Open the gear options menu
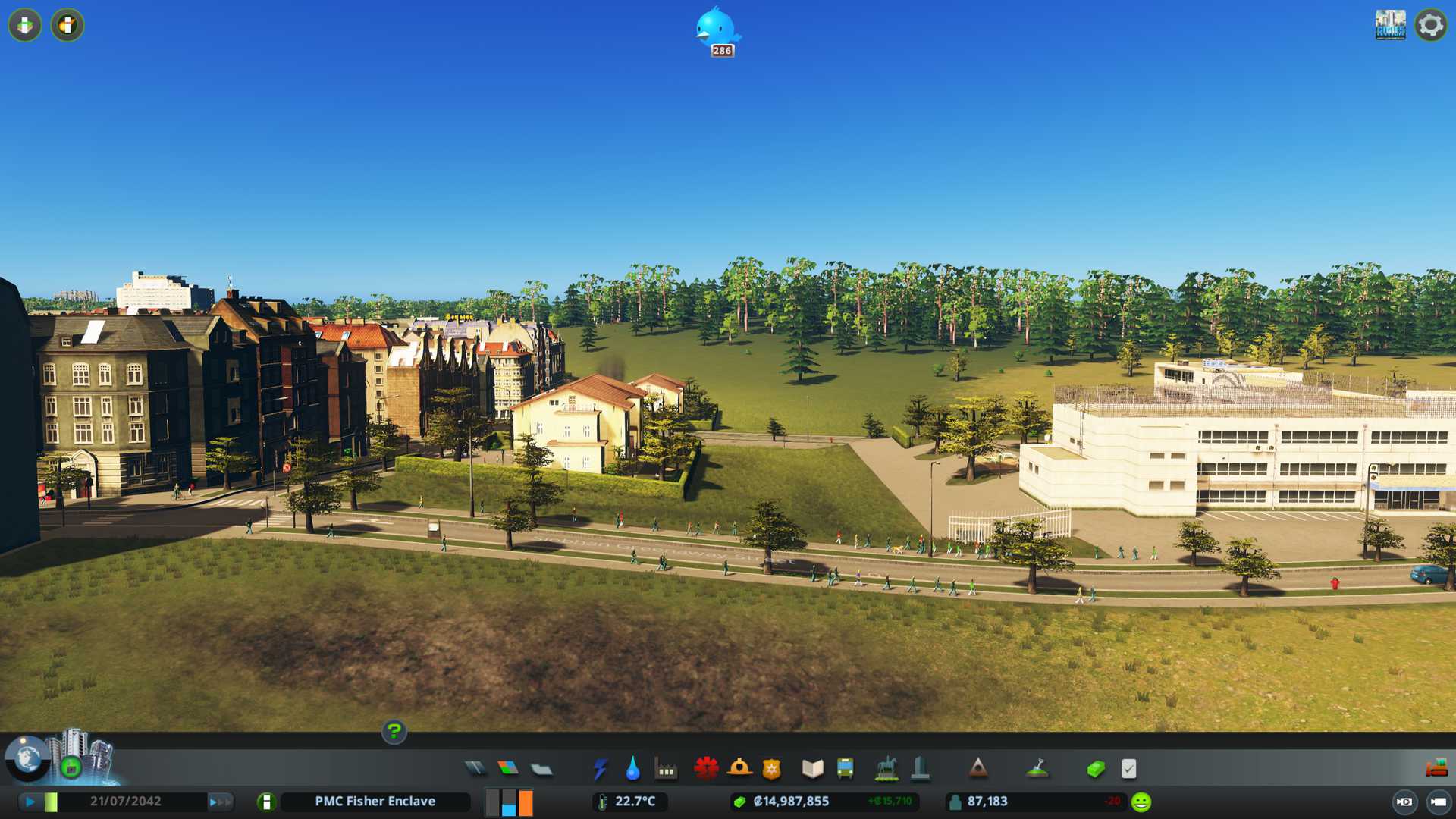 pos(1430,25)
